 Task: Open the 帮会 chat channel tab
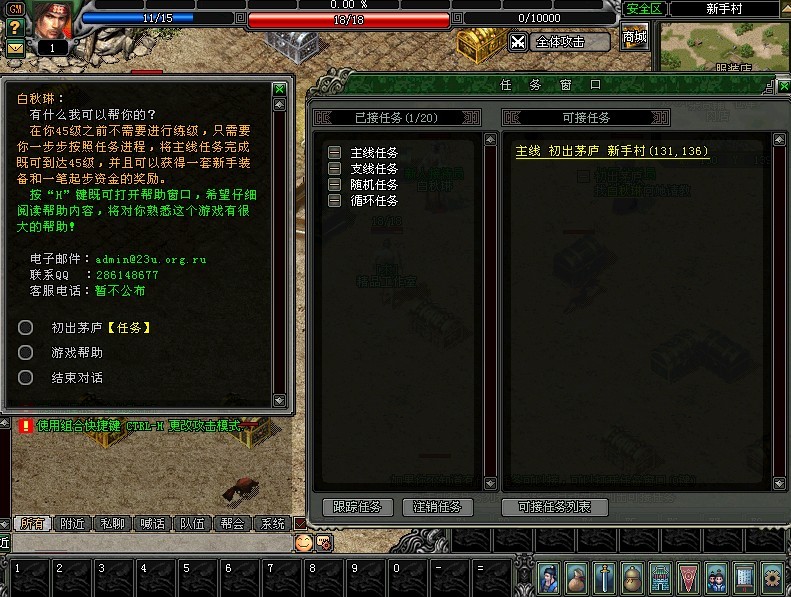pyautogui.click(x=232, y=523)
